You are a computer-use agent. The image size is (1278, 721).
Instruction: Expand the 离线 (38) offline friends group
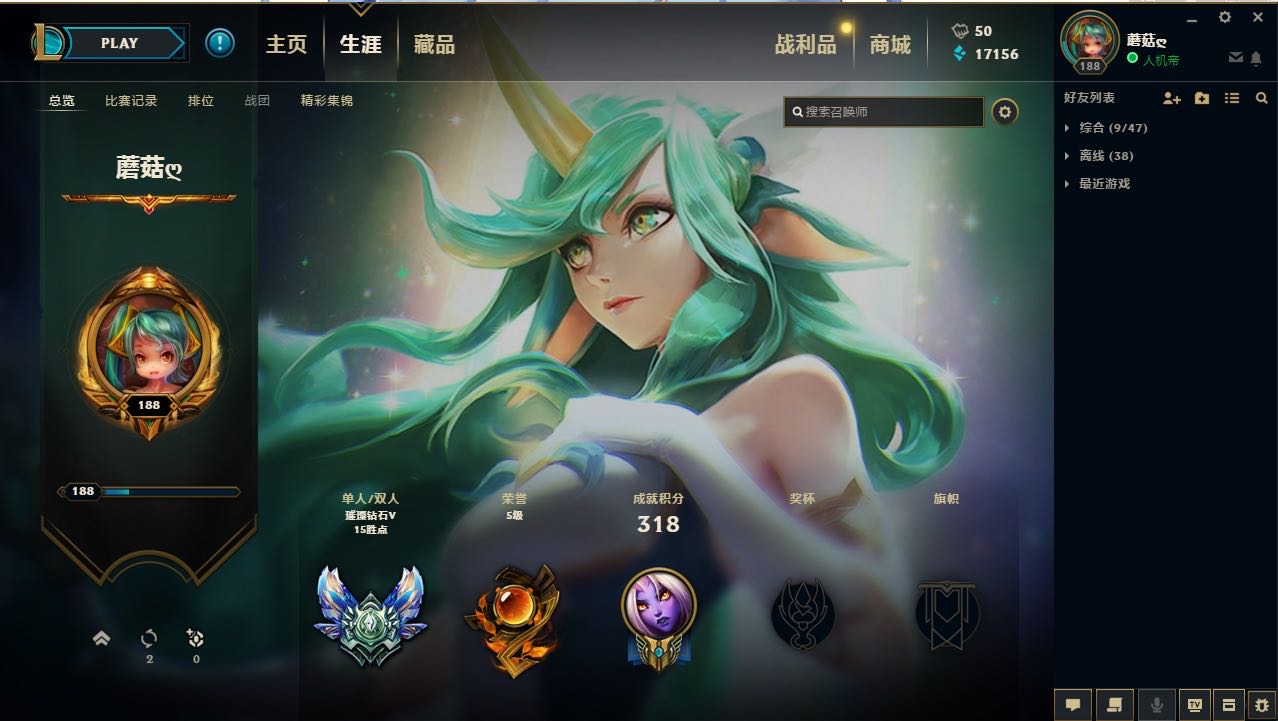coord(1105,156)
